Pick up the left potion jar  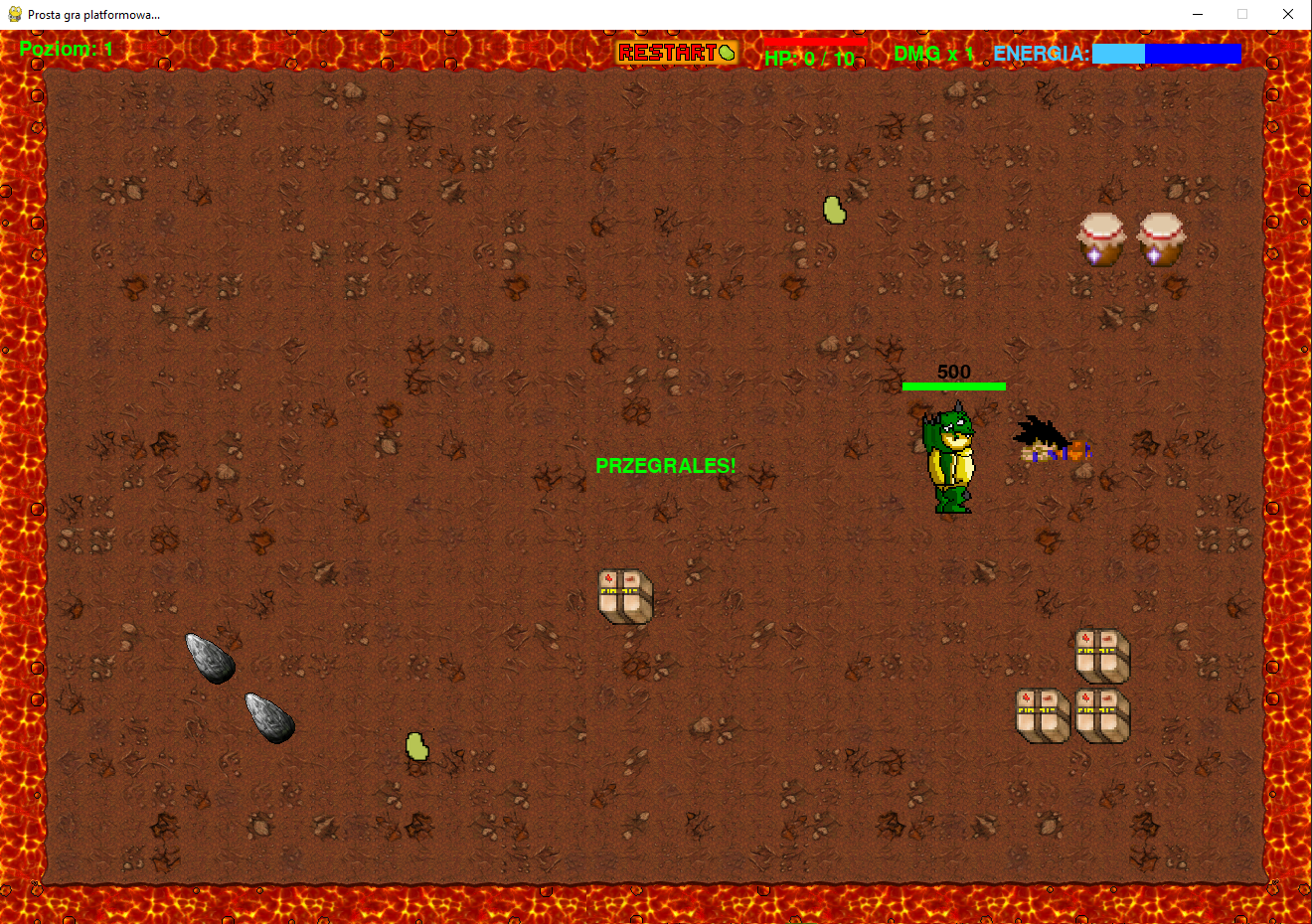tap(1101, 238)
